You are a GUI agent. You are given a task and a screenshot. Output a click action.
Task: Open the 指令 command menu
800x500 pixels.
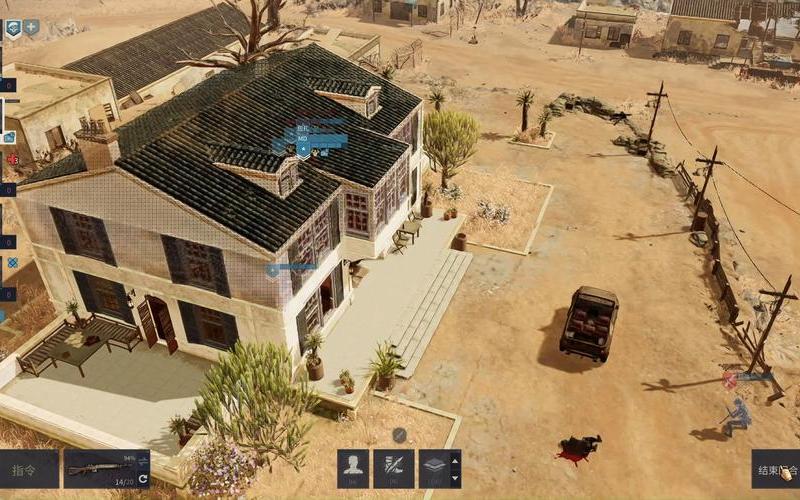(x=27, y=469)
